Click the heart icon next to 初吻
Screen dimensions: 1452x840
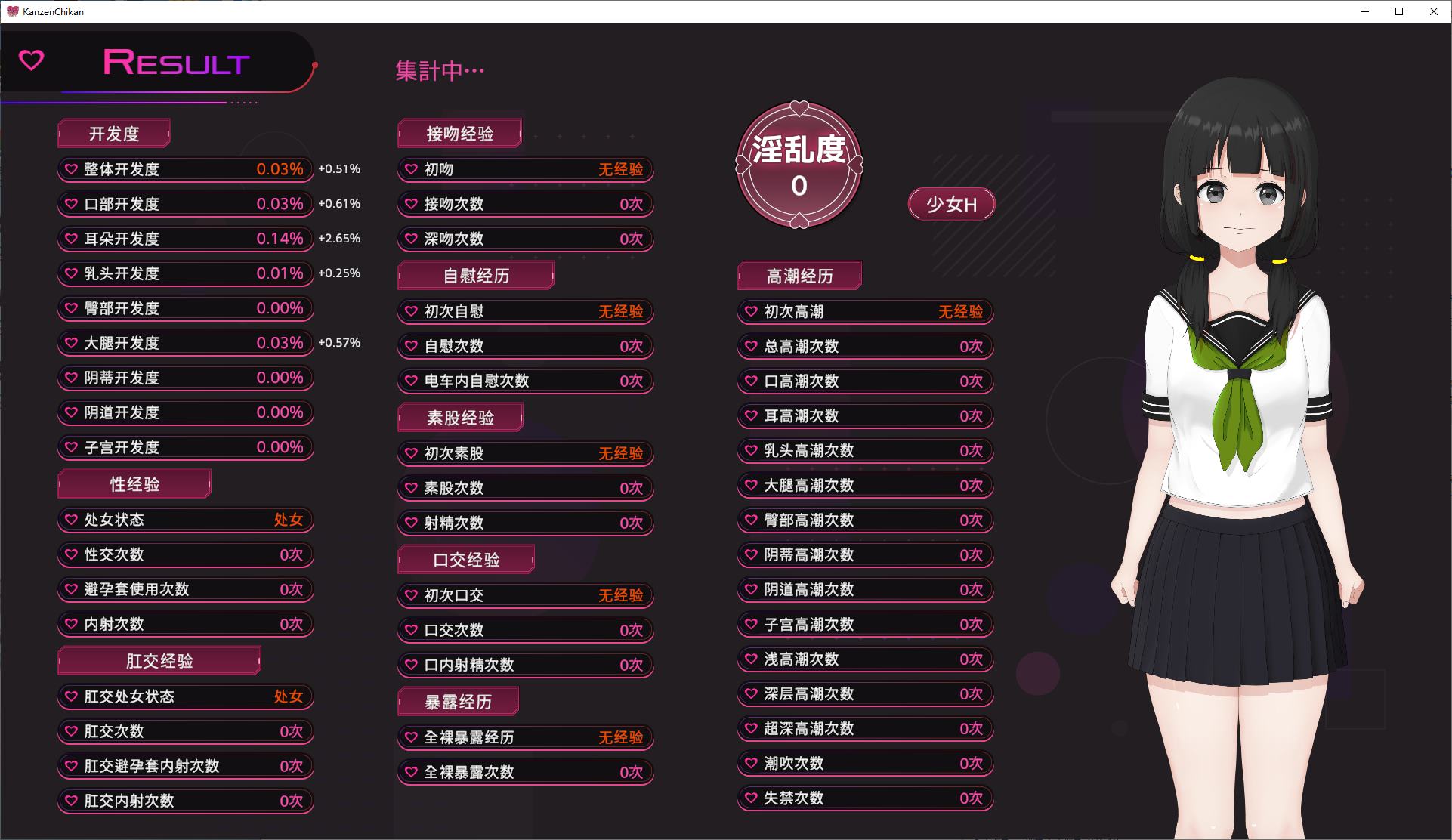point(410,169)
